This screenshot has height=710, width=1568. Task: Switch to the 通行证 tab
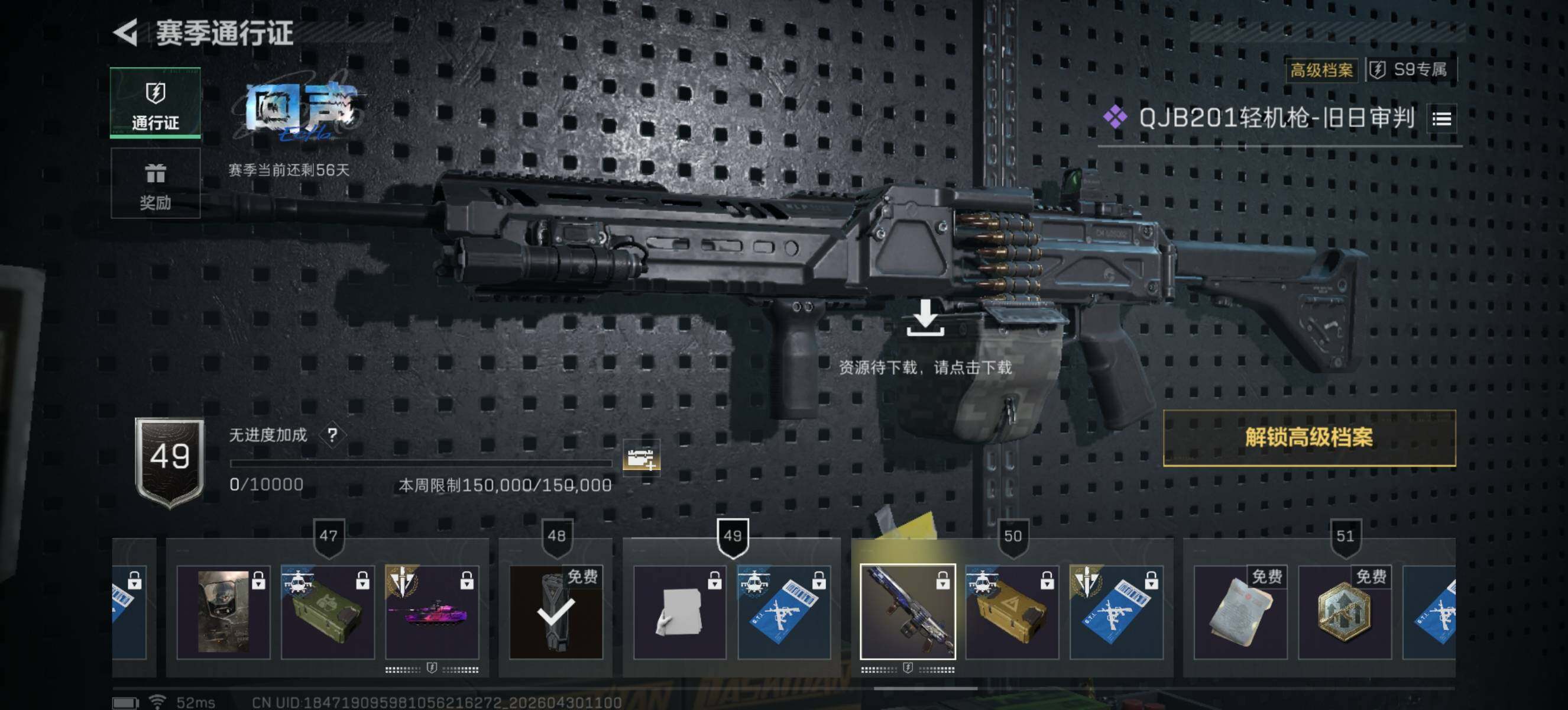[155, 103]
